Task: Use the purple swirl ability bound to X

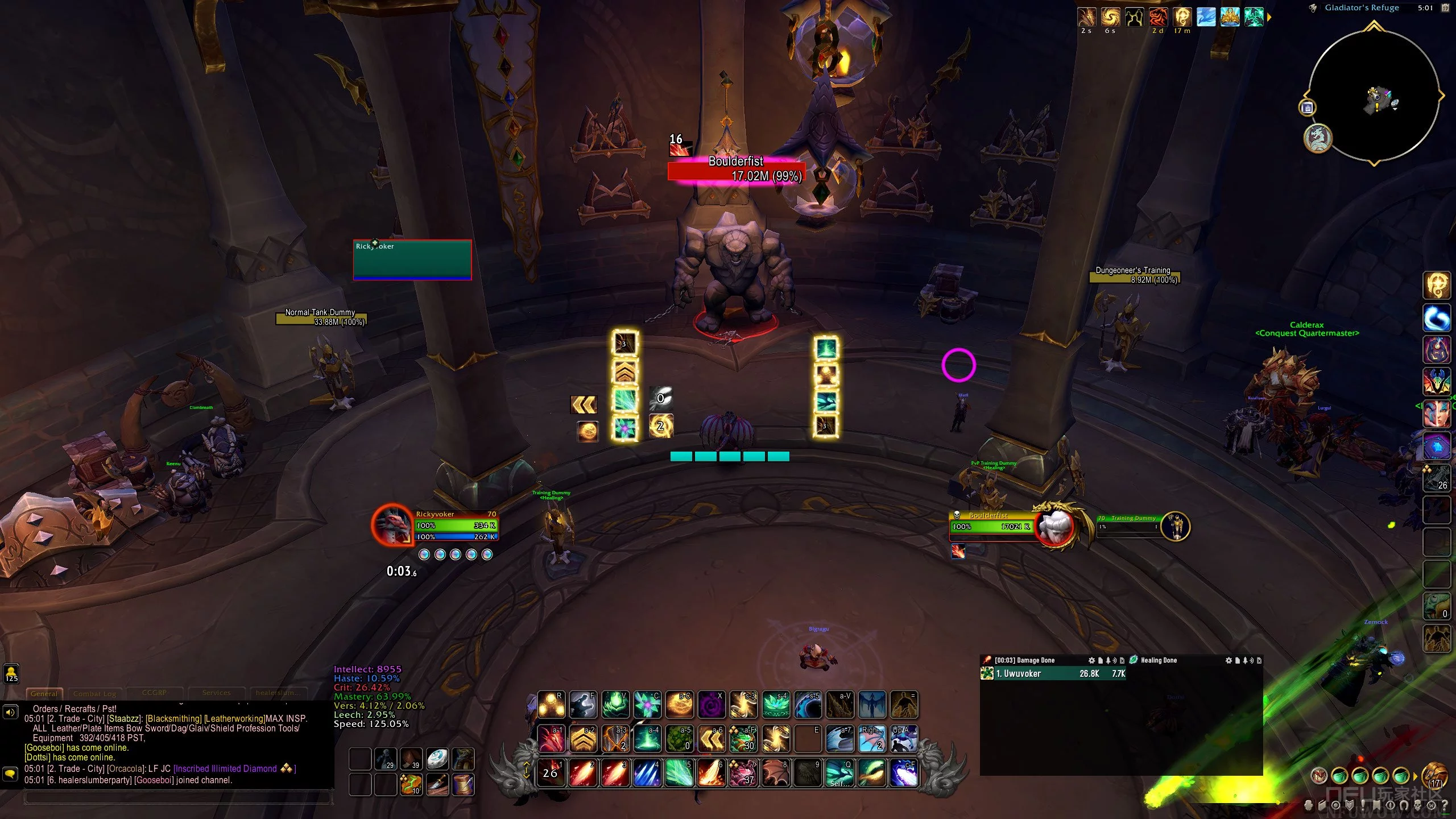Action: tap(712, 705)
